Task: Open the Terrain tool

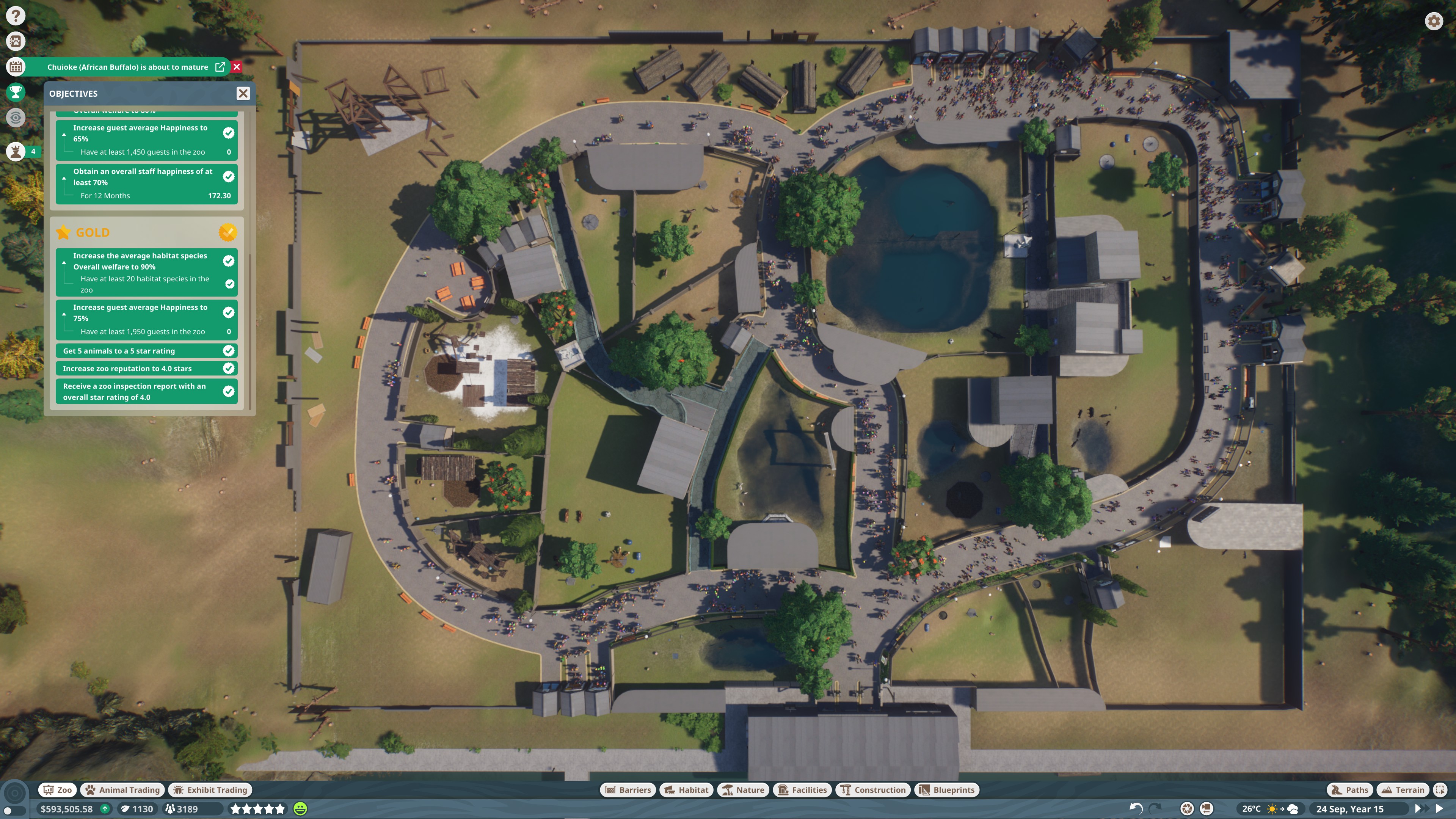Action: coord(1403,789)
